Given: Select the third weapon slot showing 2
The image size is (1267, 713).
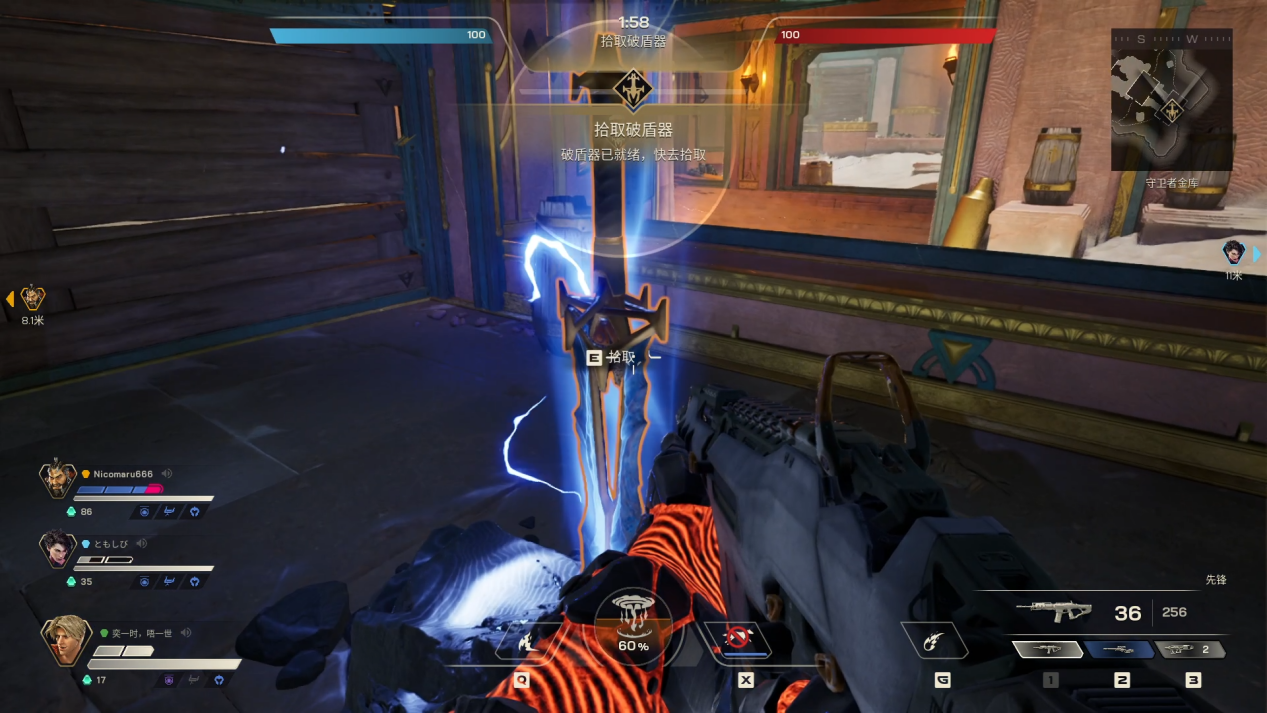Looking at the screenshot, I should pos(1191,650).
